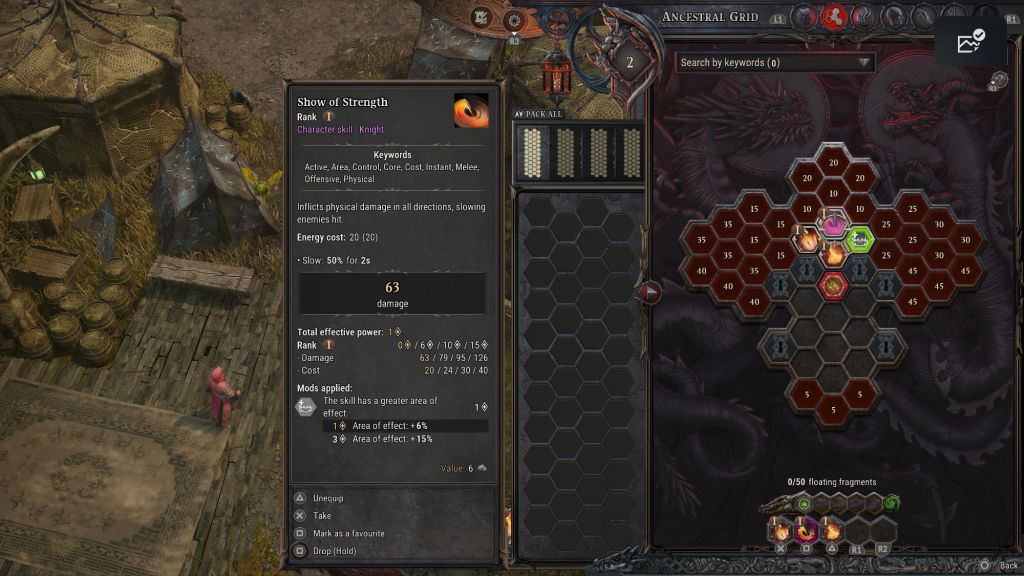This screenshot has width=1024, height=576.
Task: Mark the skill as a favourite
Action: pos(348,533)
